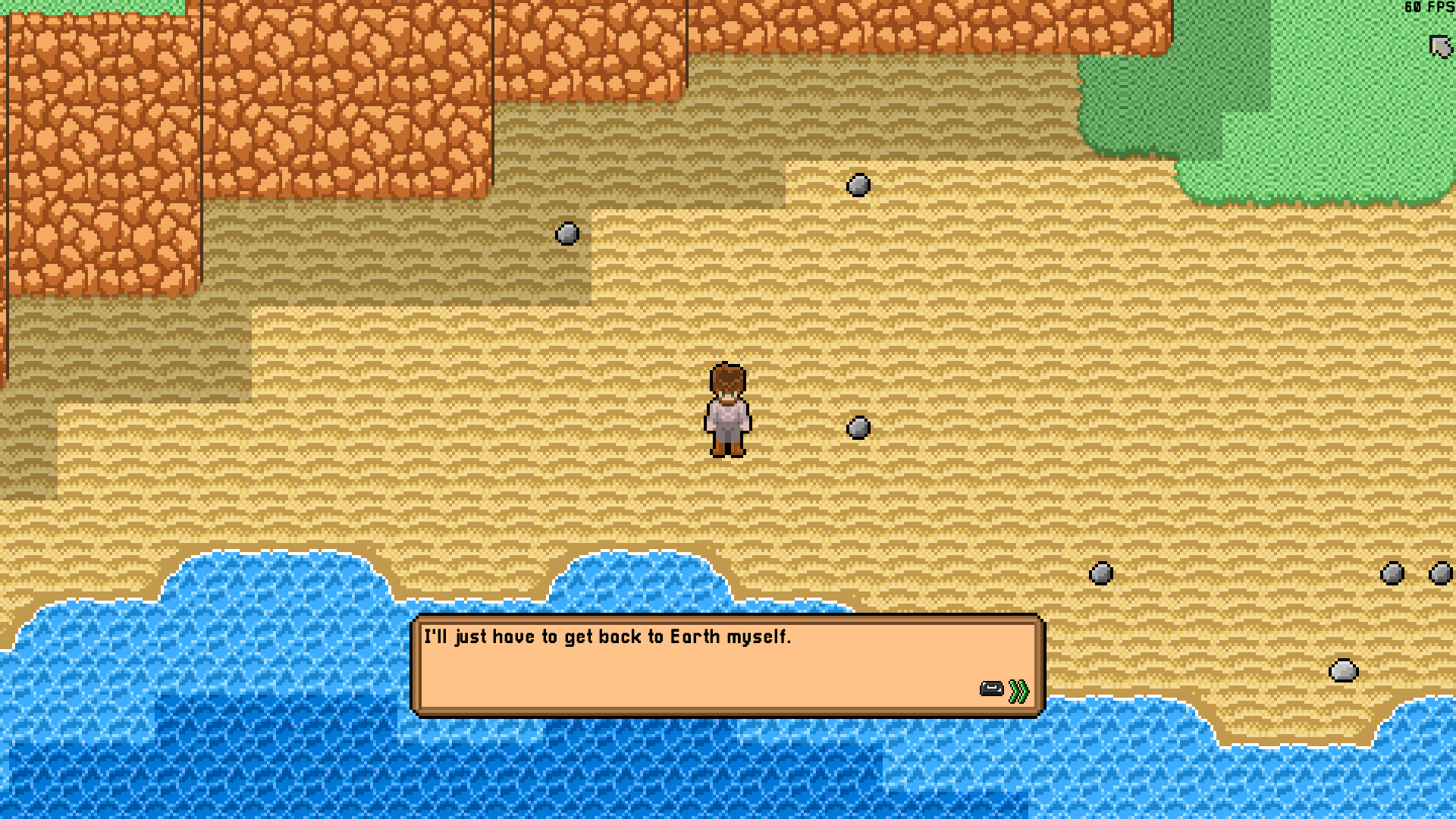The image size is (1456, 819).
Task: Click the green double-chevron dialog advance icon
Action: click(x=1018, y=689)
